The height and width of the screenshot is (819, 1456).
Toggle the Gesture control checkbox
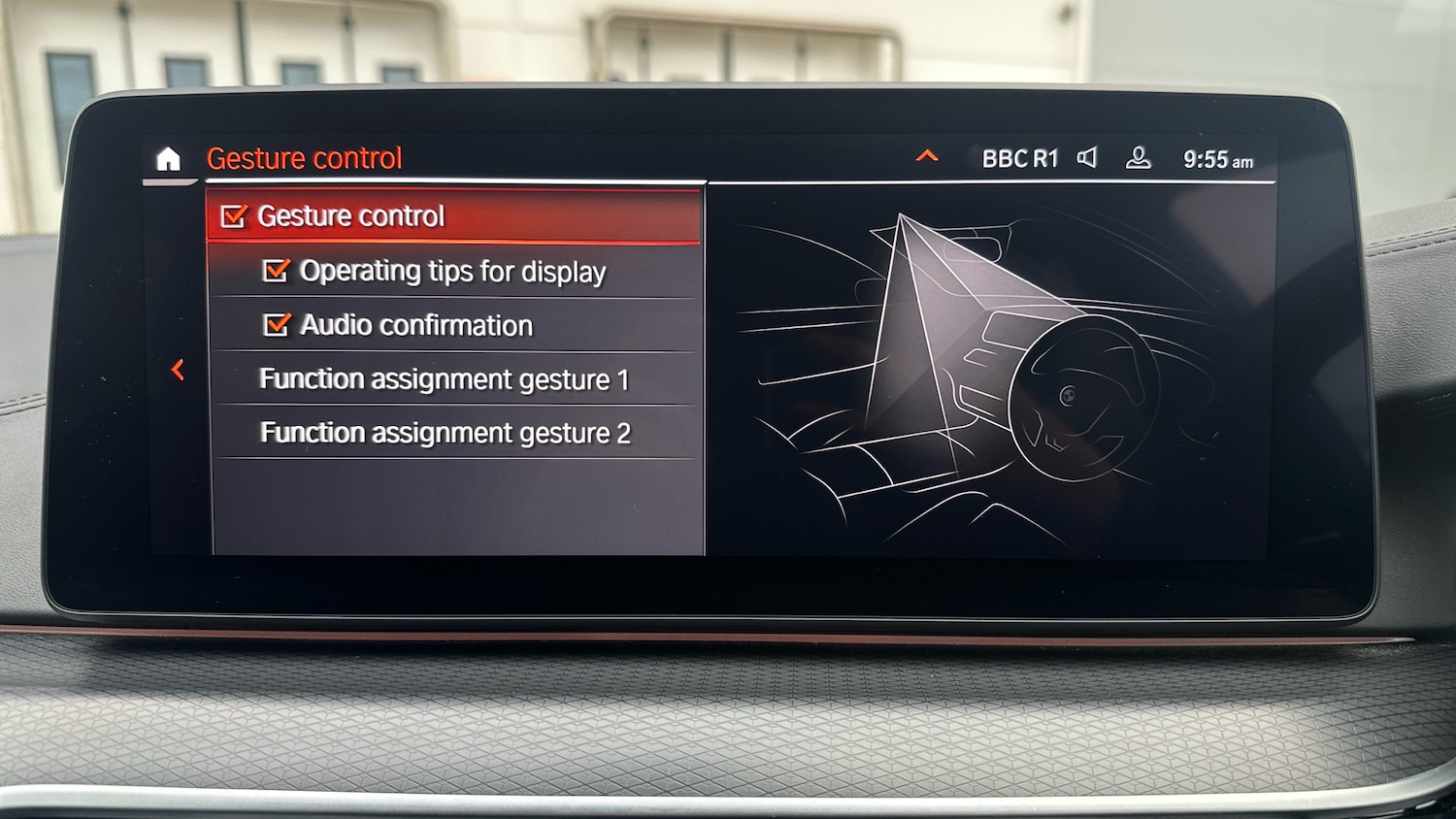(234, 216)
